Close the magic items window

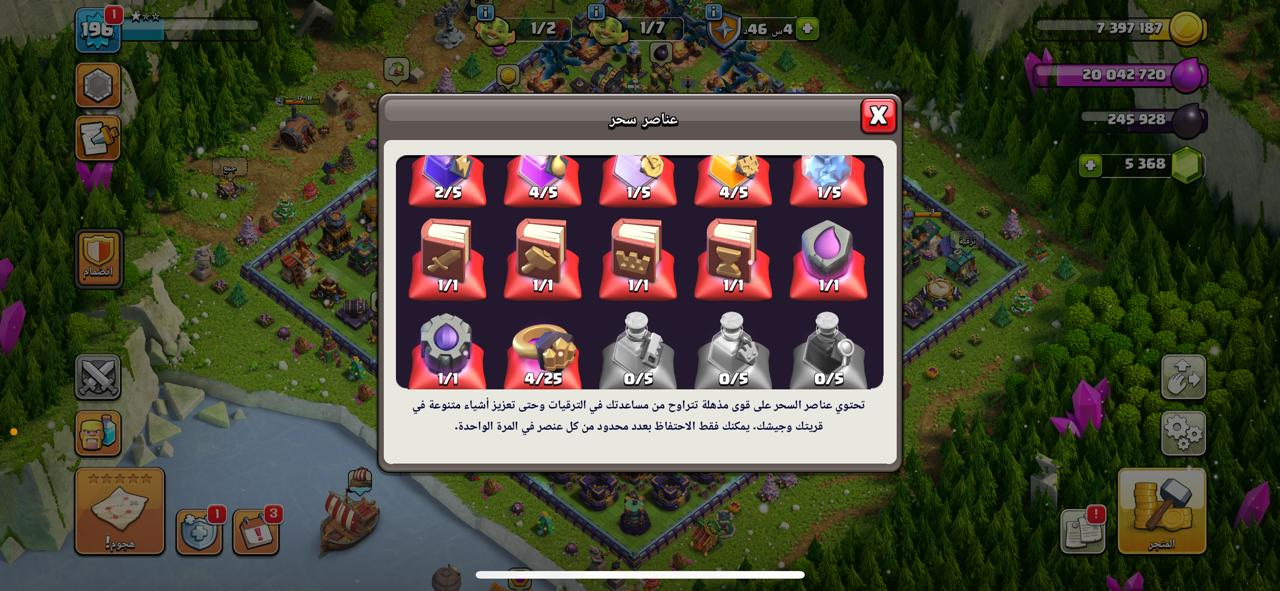click(x=878, y=116)
